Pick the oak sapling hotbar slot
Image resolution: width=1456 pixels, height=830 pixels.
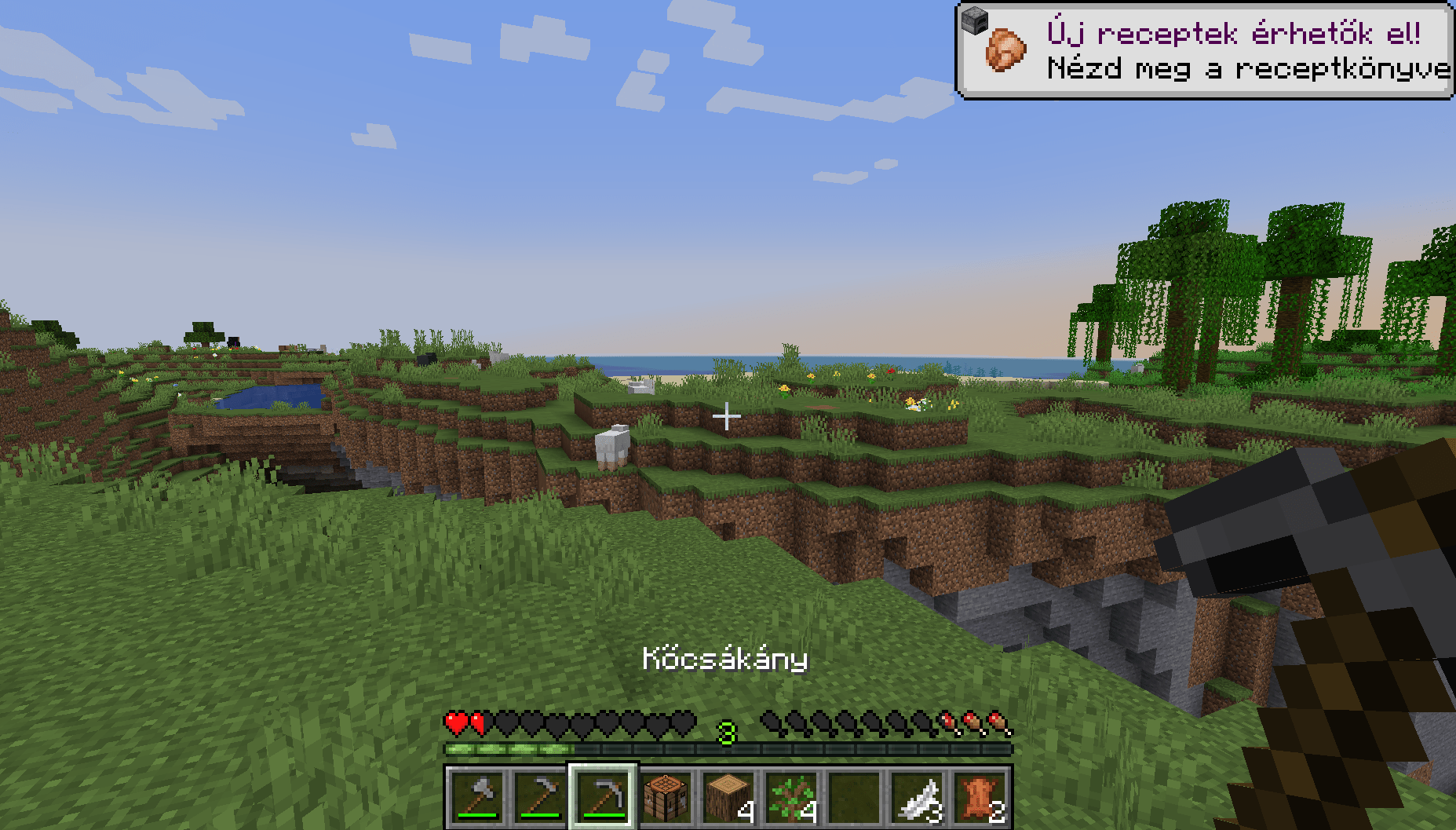click(791, 797)
